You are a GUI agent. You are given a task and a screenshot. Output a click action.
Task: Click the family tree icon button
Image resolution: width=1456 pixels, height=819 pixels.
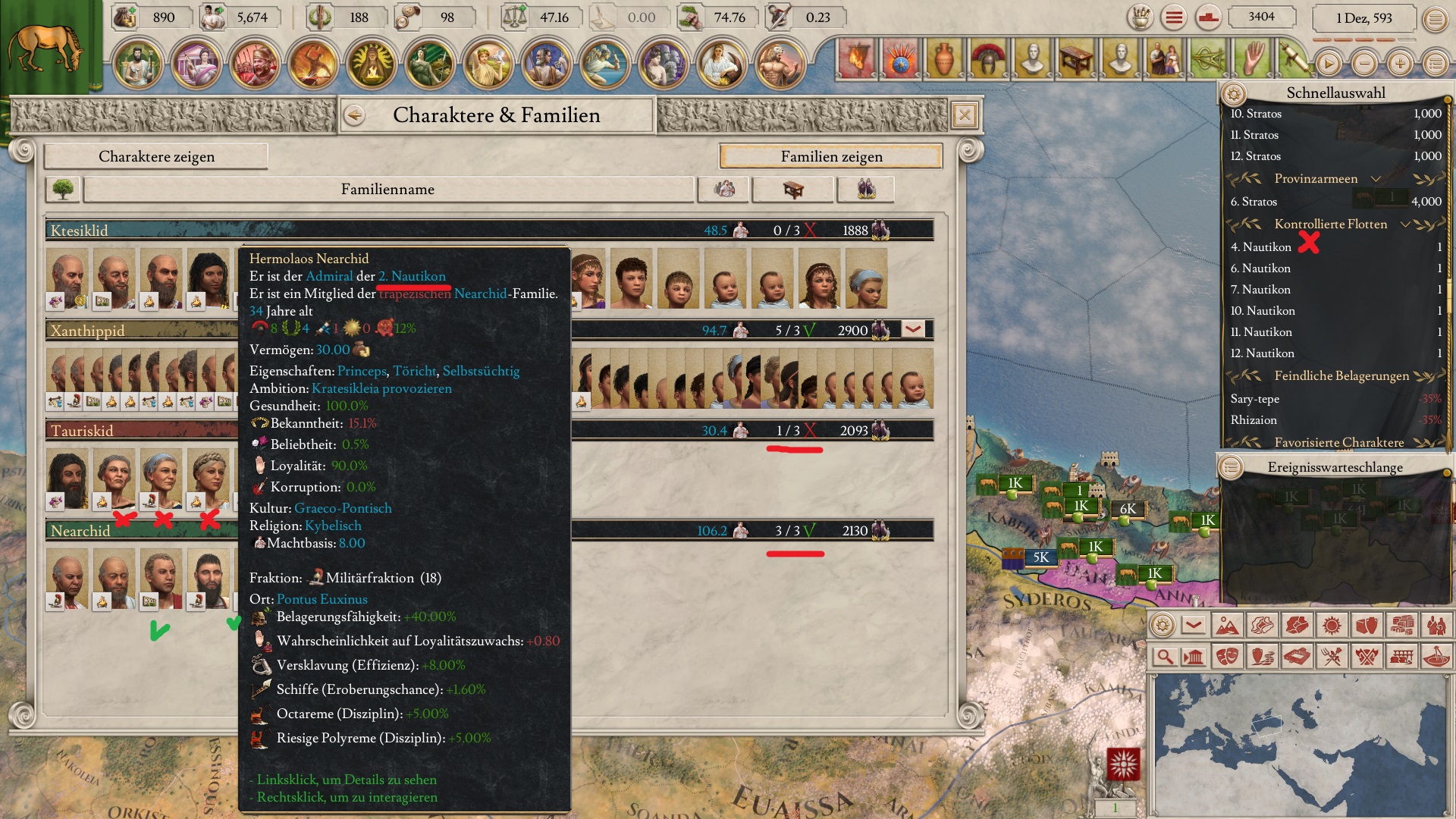pos(63,190)
